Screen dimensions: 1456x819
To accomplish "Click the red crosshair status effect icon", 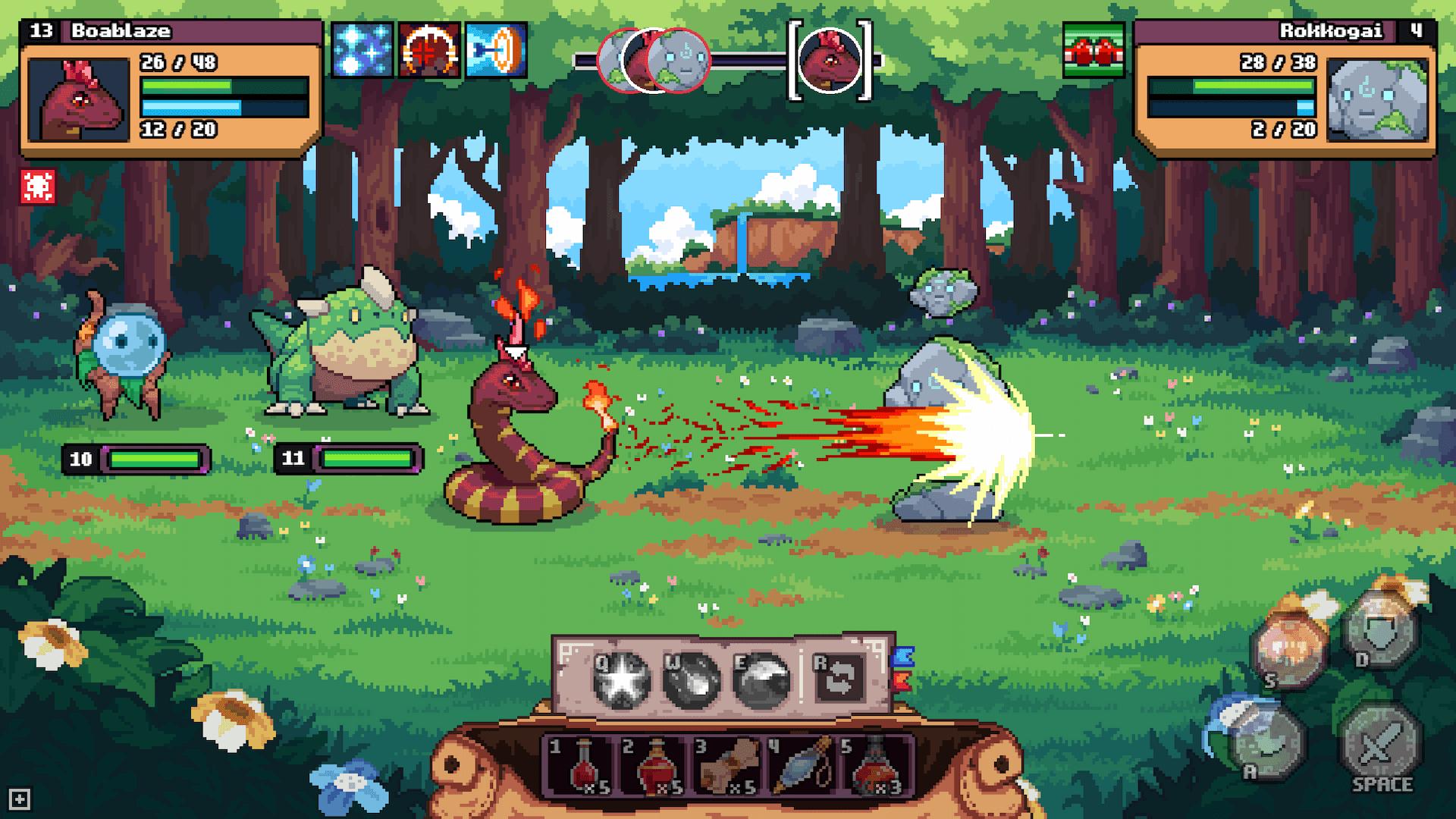I will 428,49.
